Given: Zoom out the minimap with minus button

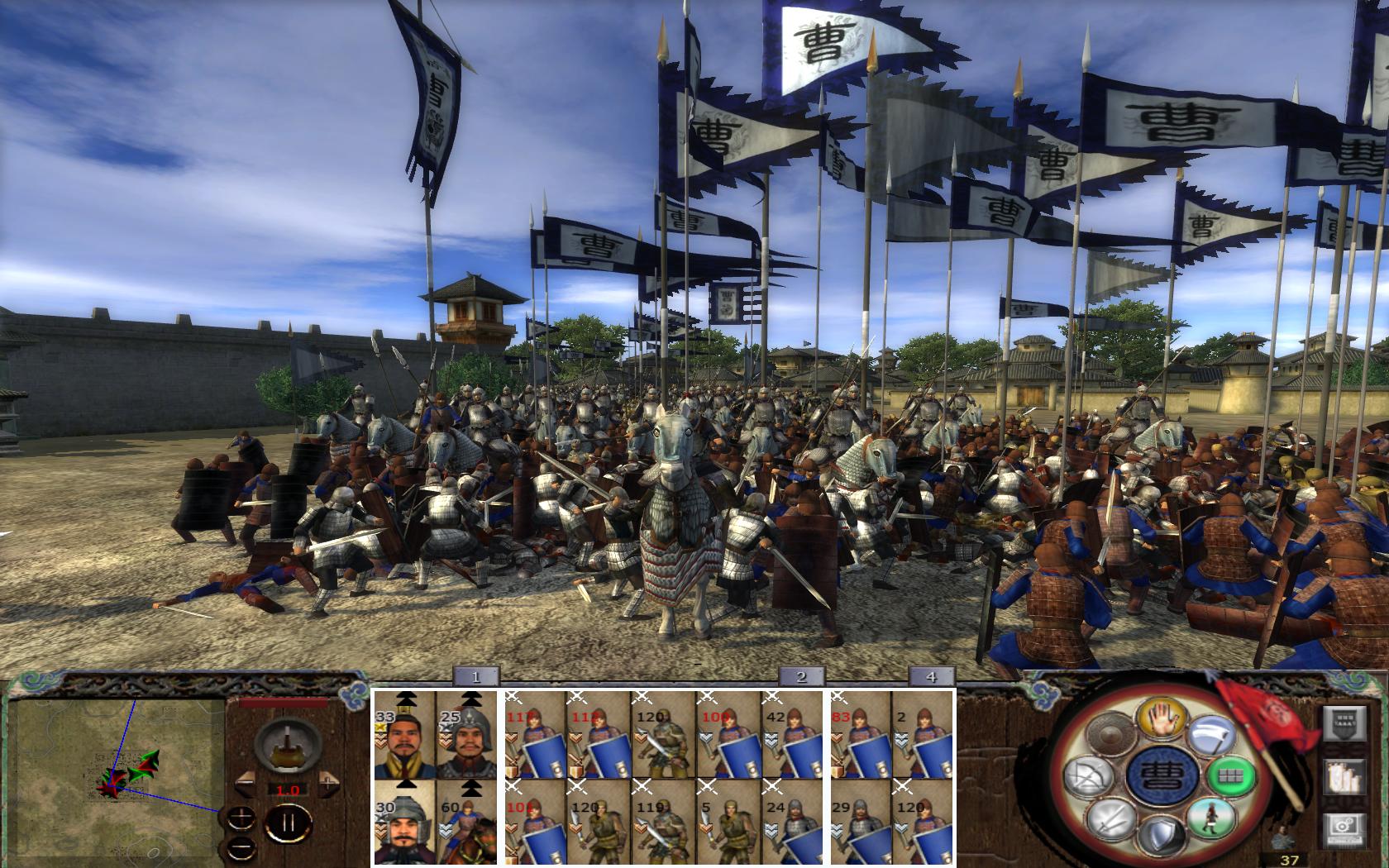Looking at the screenshot, I should pos(241,847).
